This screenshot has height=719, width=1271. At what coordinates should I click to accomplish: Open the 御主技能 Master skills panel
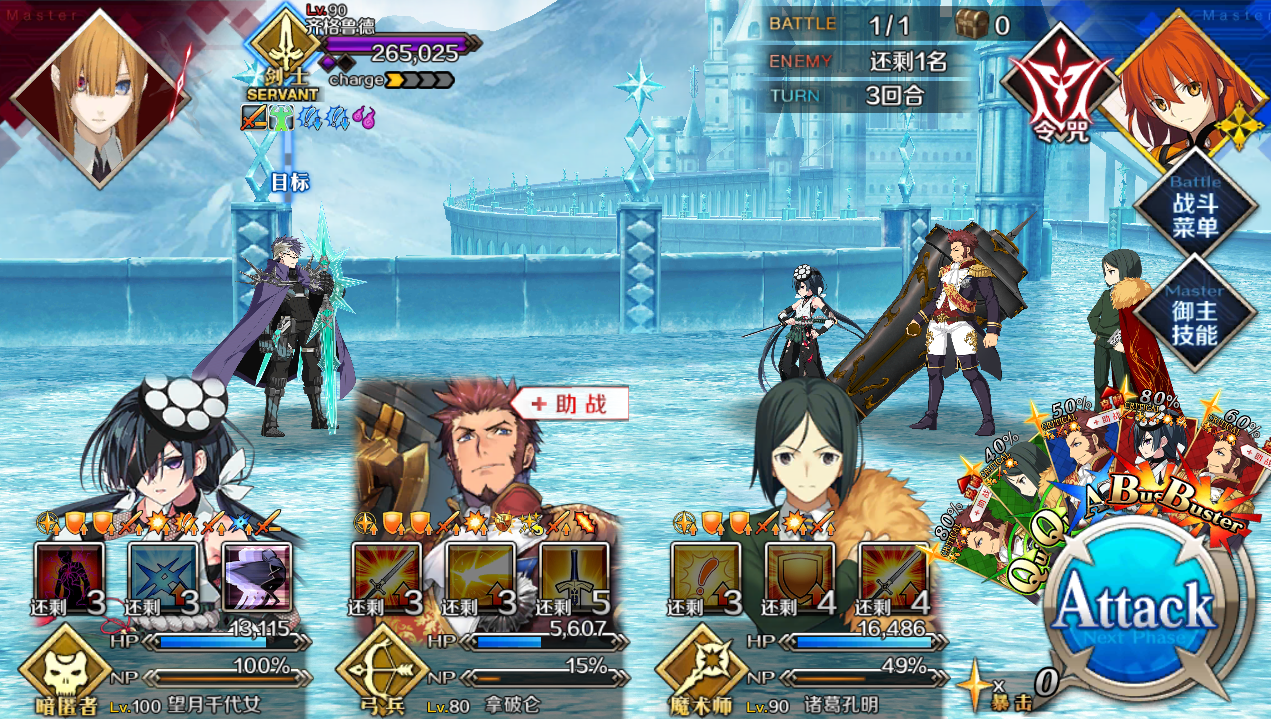1194,312
